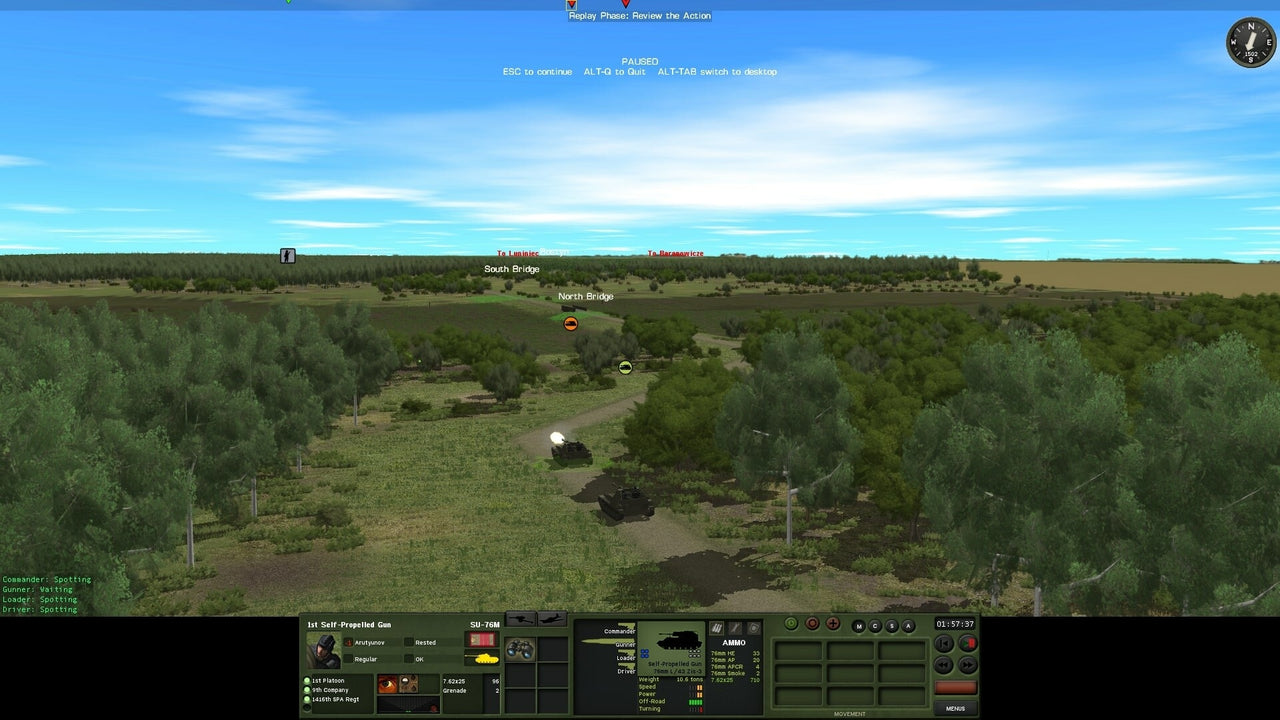Select the yellow floating unit marker on the battlefield
This screenshot has height=720, width=1280.
624,366
